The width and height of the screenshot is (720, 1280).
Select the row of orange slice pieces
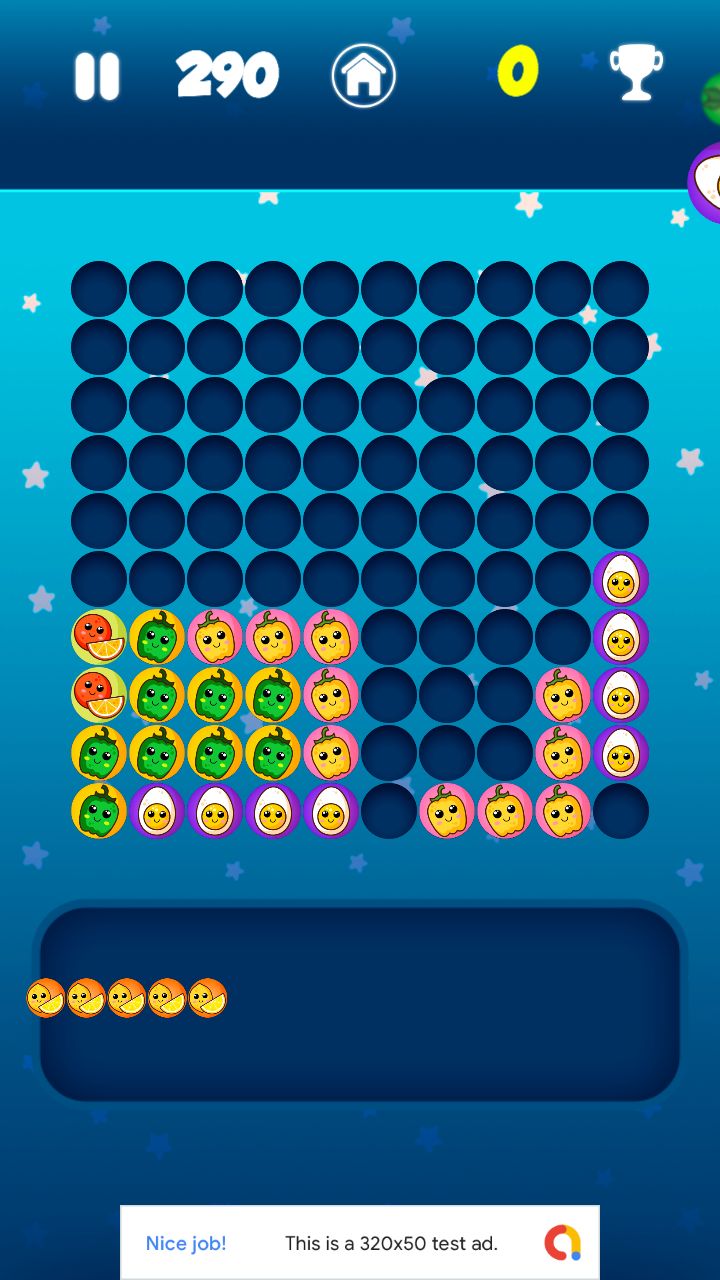[x=127, y=998]
